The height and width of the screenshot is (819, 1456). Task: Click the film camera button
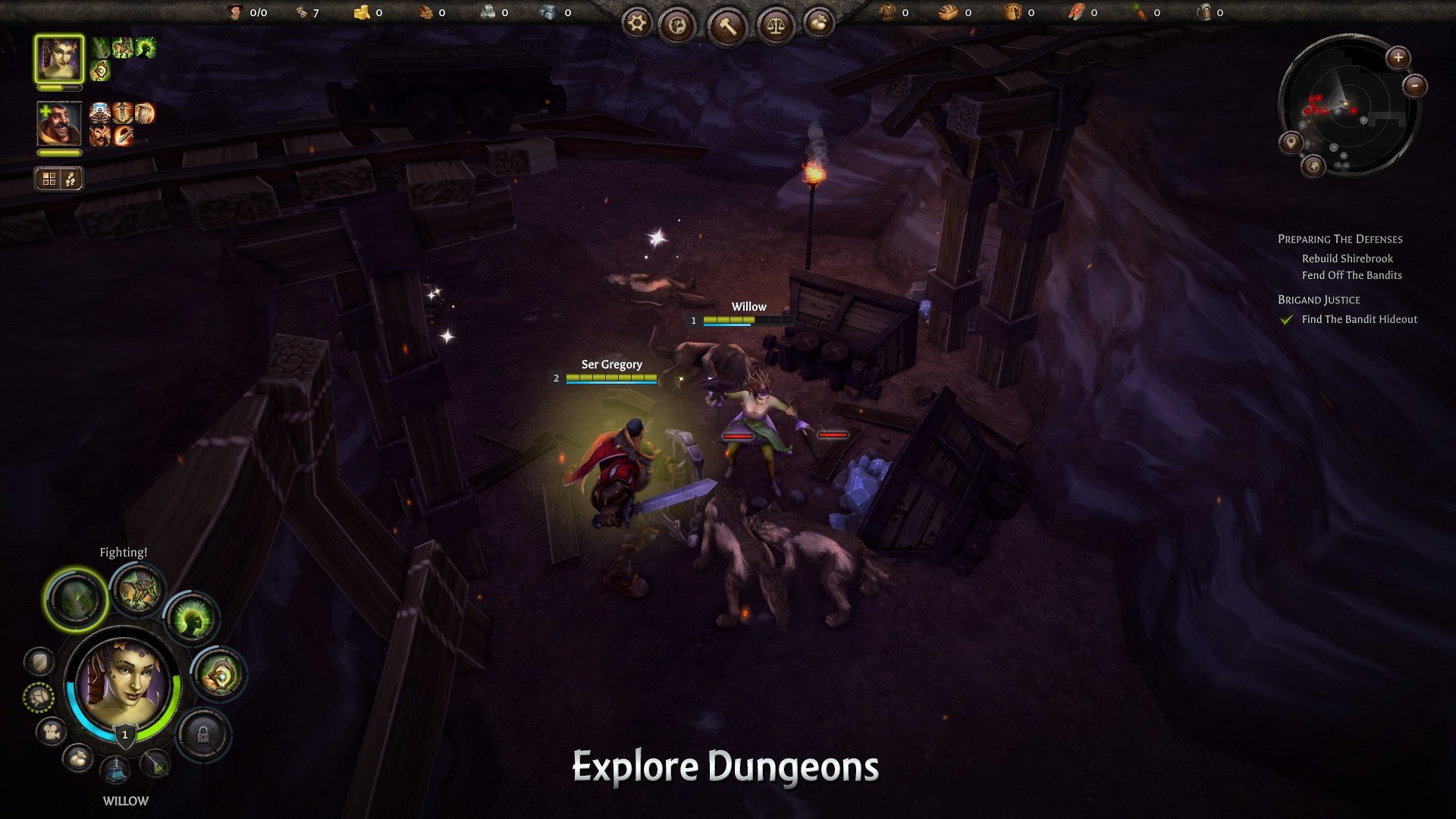tap(52, 732)
